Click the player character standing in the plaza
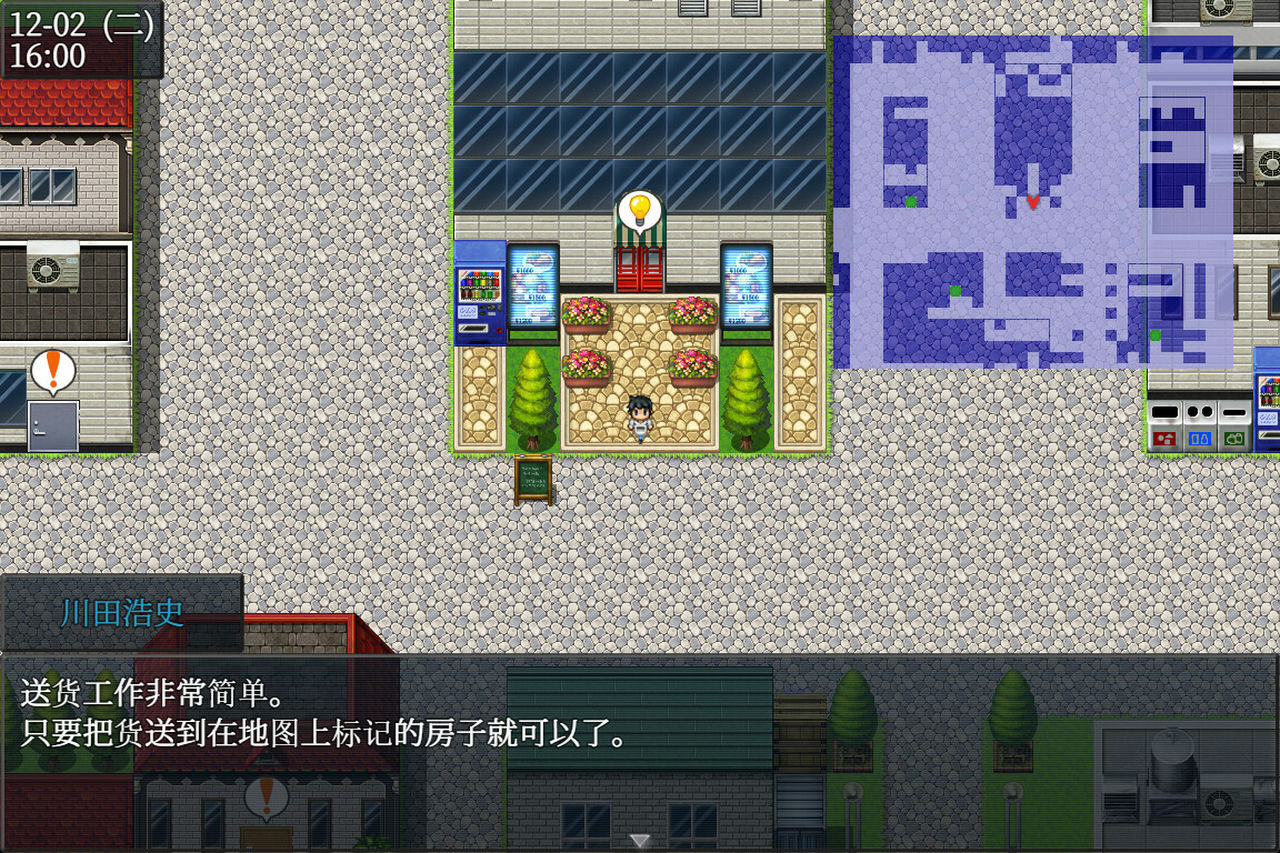Image resolution: width=1280 pixels, height=853 pixels. [639, 413]
